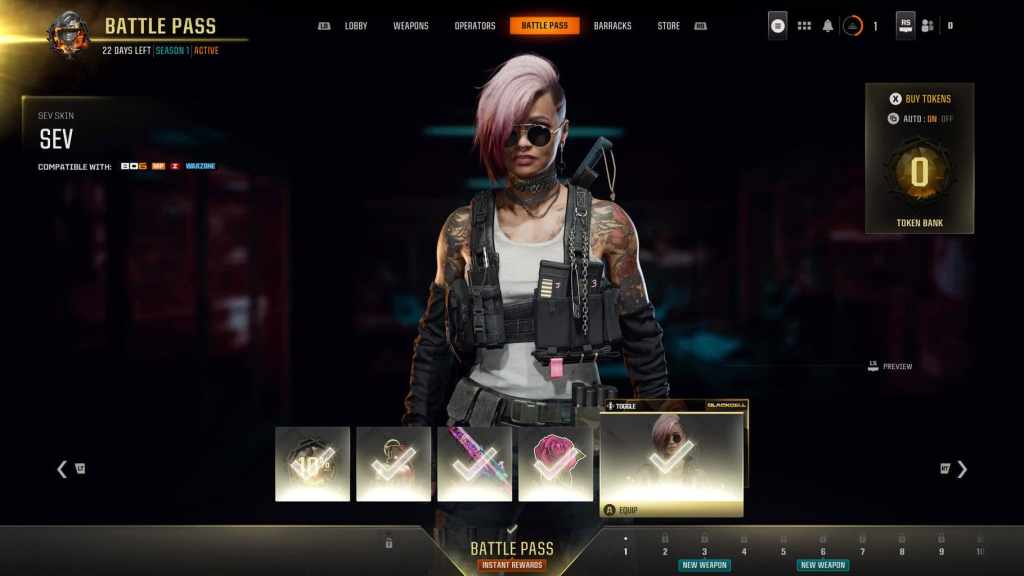Open the Lobby tab
The image size is (1024, 576).
coord(356,26)
